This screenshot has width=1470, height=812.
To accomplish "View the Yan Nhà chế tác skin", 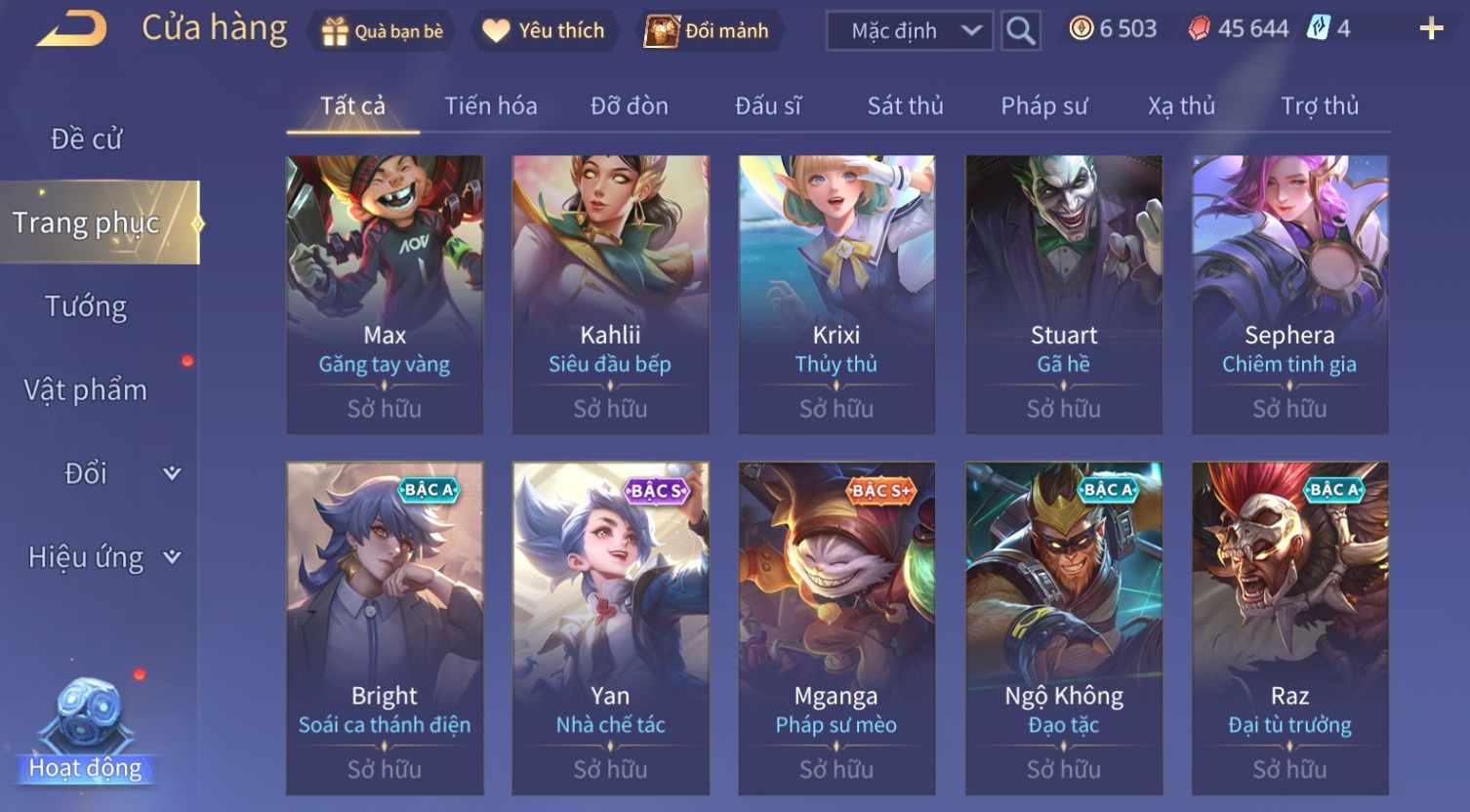I will tap(610, 627).
